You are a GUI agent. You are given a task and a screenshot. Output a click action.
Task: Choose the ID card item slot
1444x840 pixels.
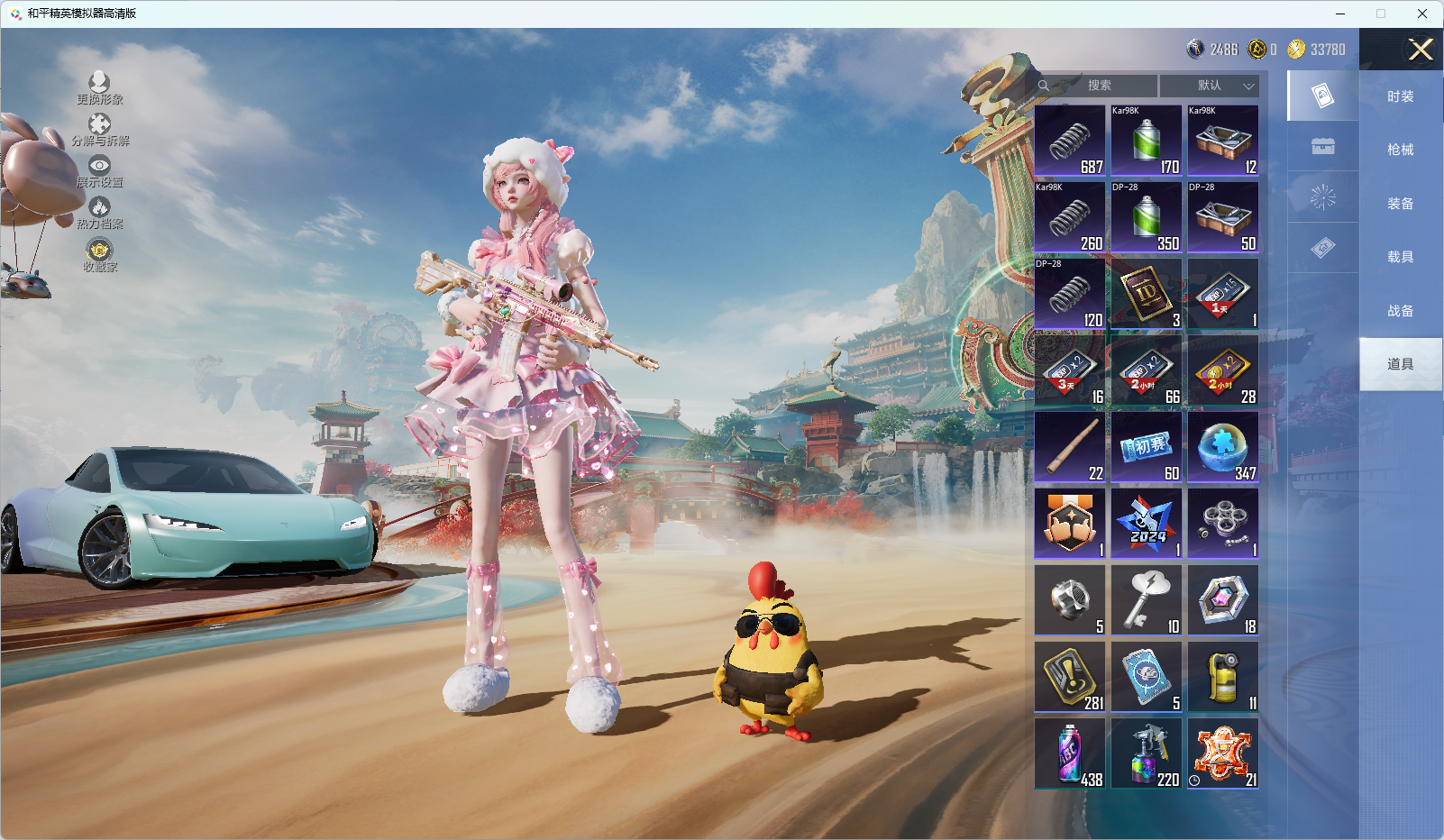1147,294
